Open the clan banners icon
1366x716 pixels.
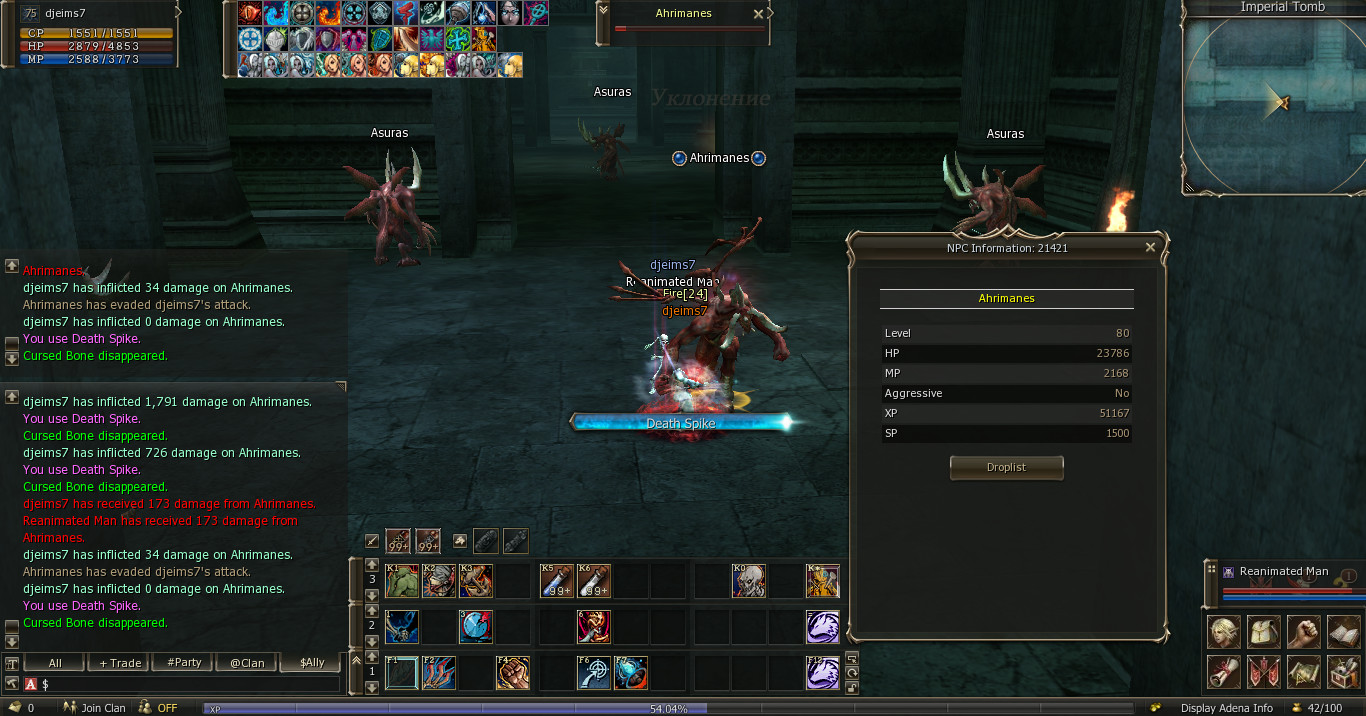(x=1264, y=672)
